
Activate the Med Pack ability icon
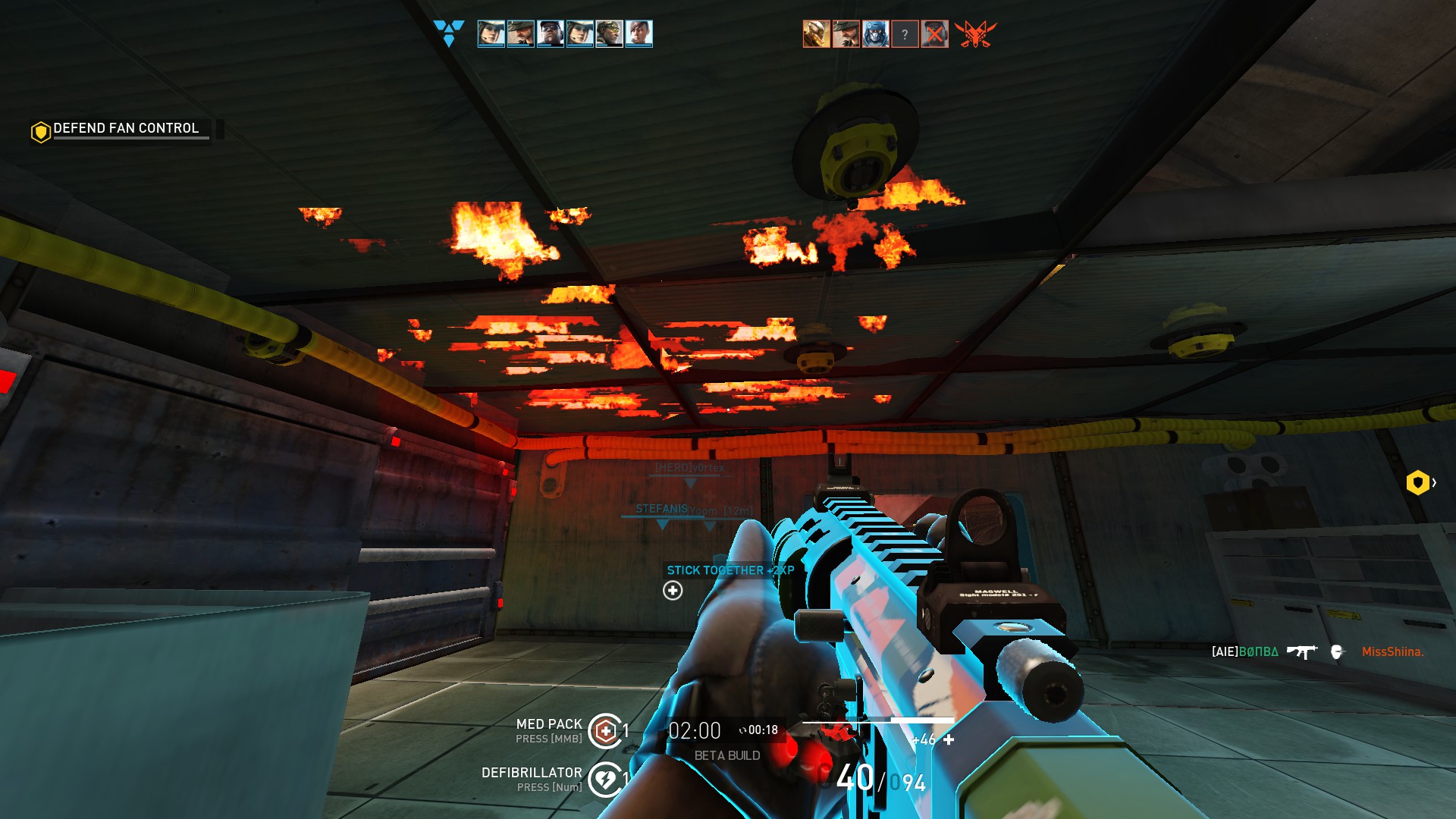pyautogui.click(x=605, y=731)
